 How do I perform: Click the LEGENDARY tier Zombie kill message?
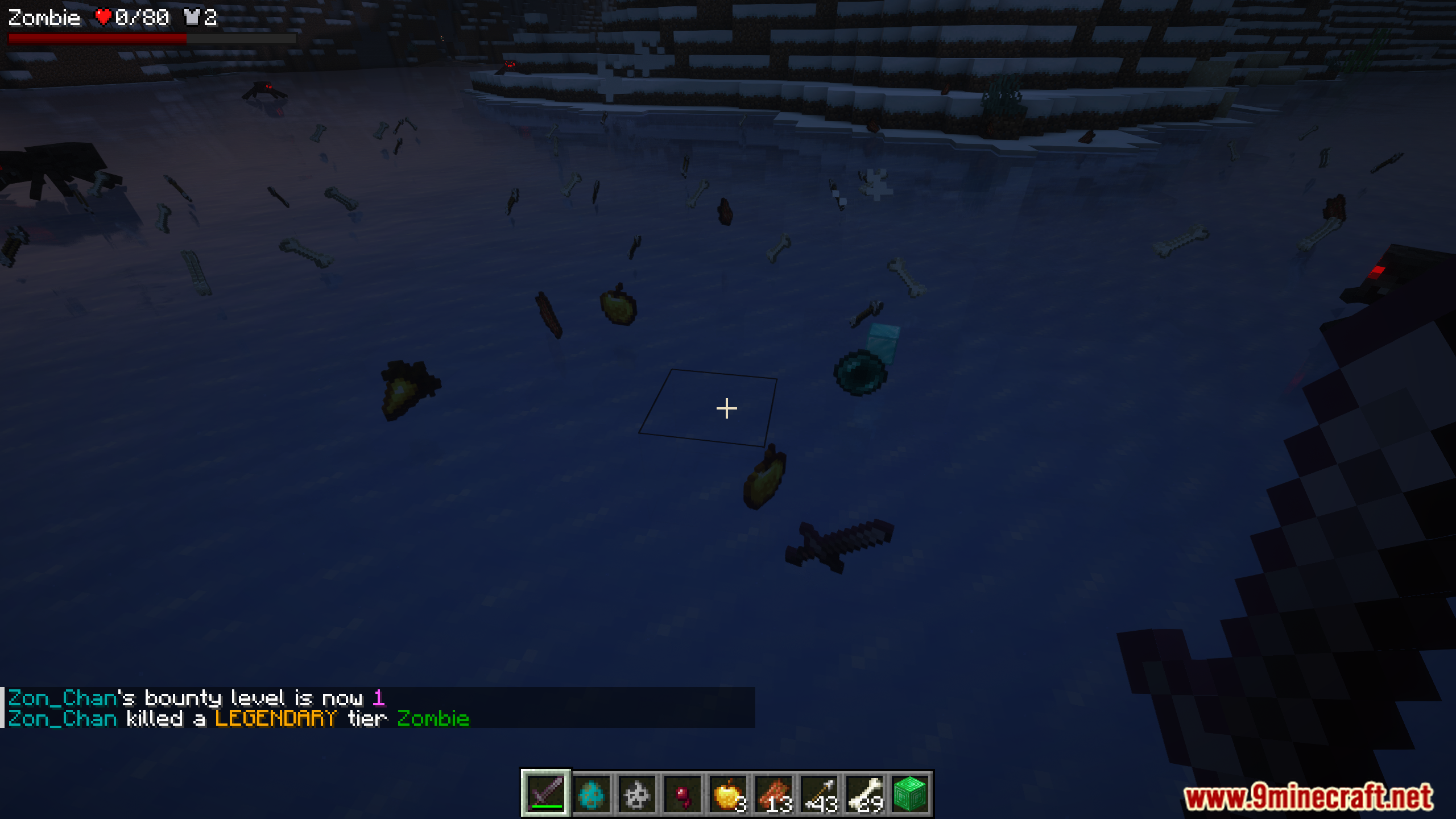(239, 718)
